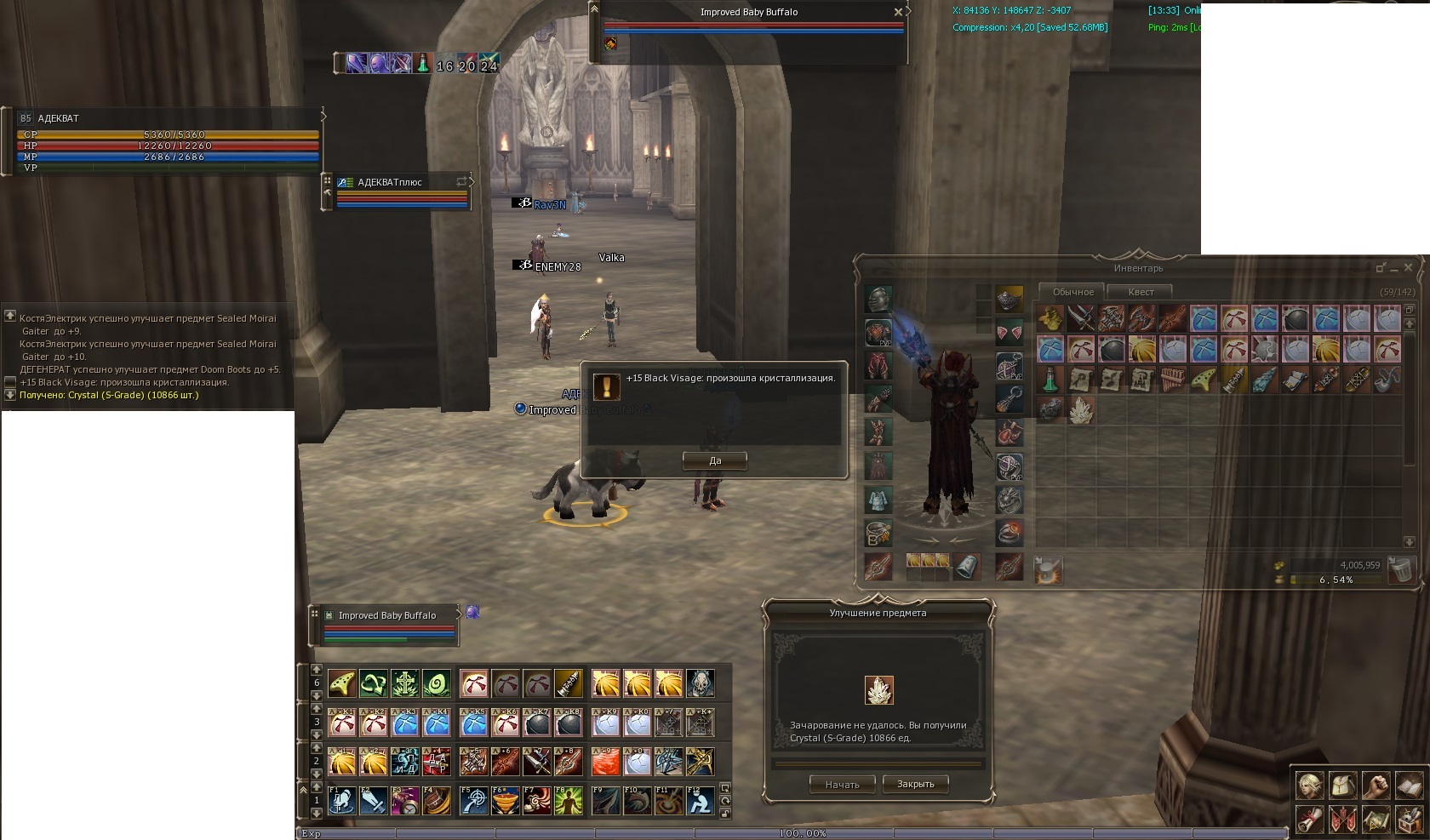Image resolution: width=1430 pixels, height=840 pixels.
Task: Switch to the Квест inventory tab
Action: point(1141,292)
